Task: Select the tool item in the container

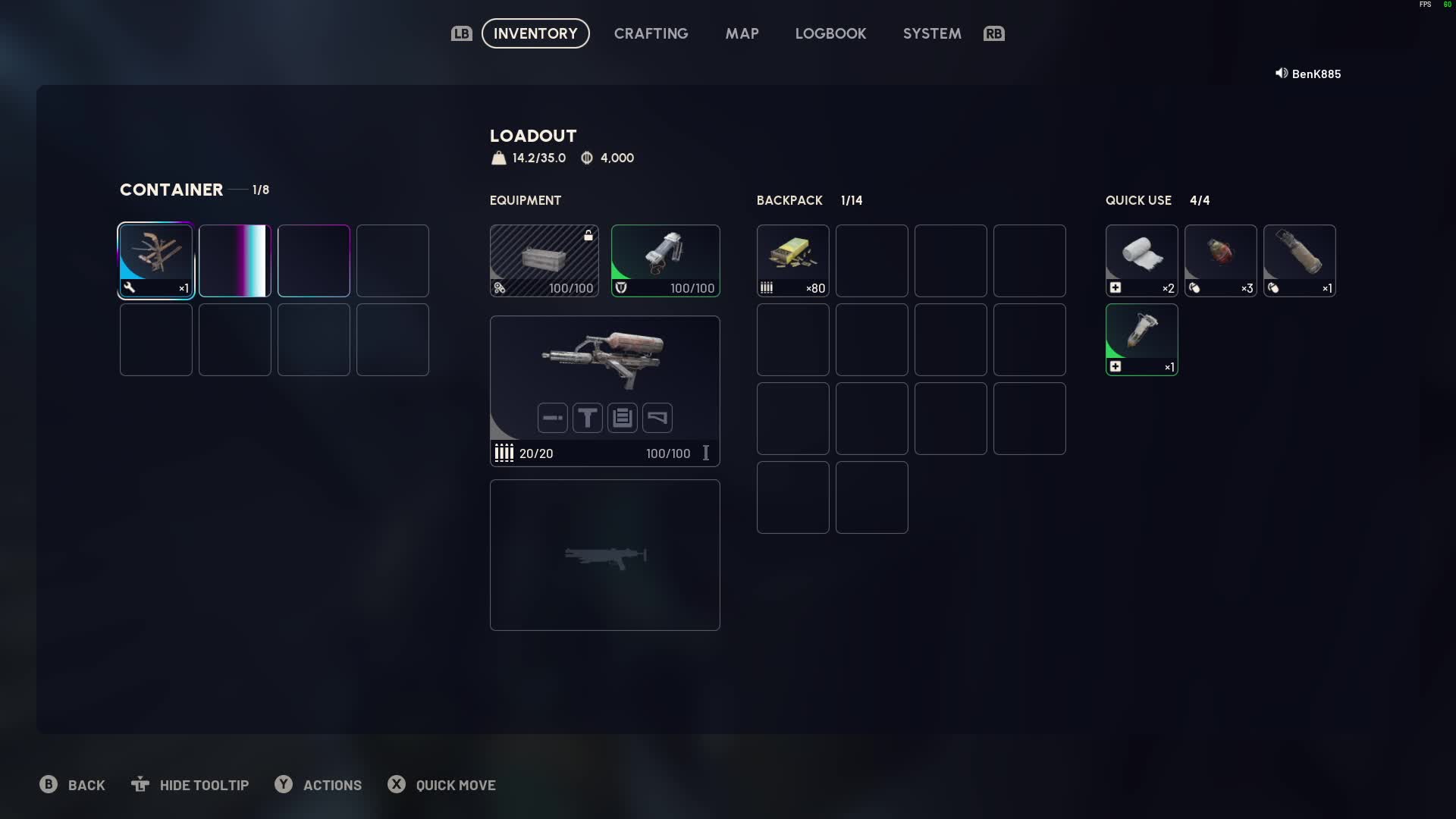Action: point(156,260)
